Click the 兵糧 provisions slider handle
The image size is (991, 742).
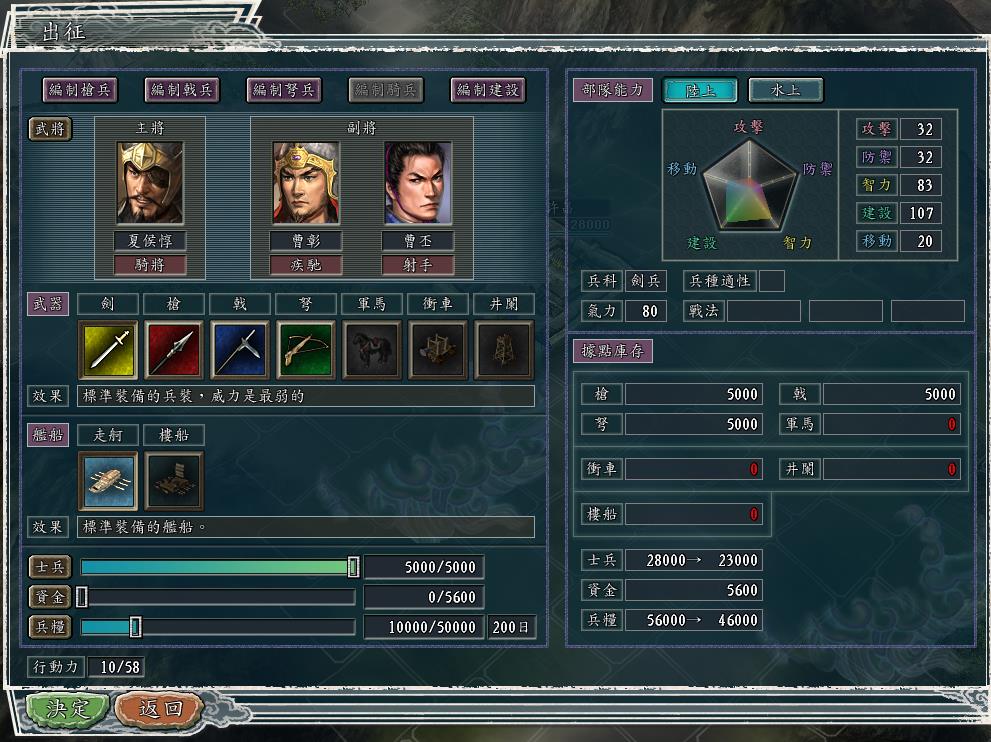135,627
